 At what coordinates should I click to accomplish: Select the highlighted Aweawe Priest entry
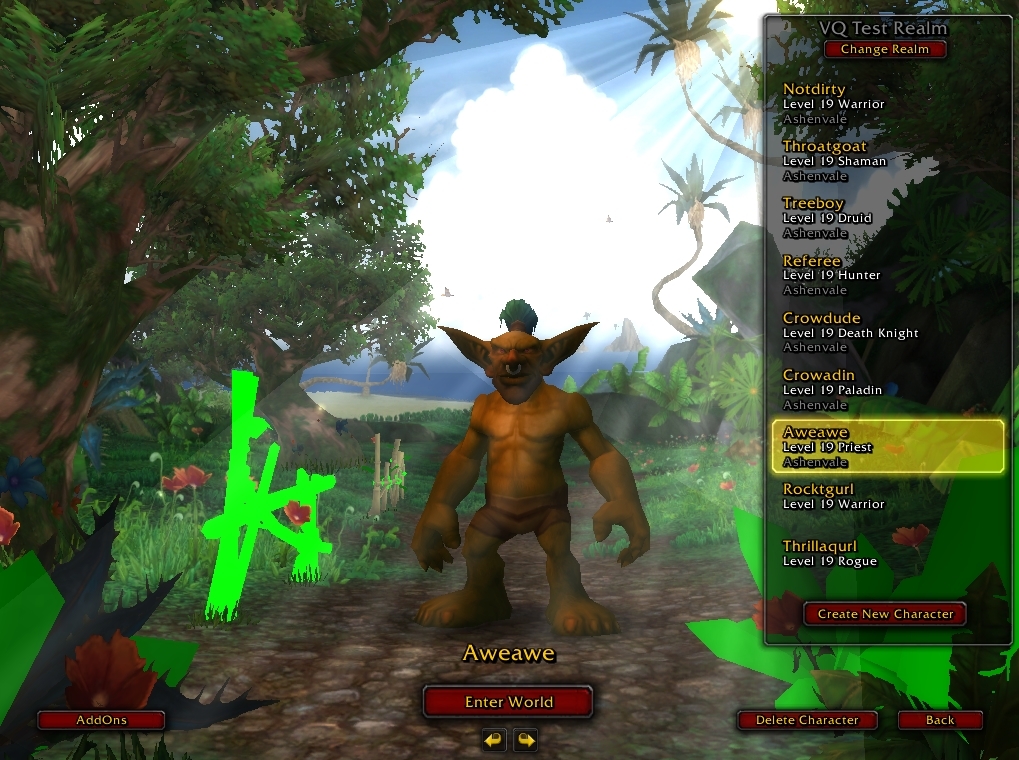coord(887,447)
